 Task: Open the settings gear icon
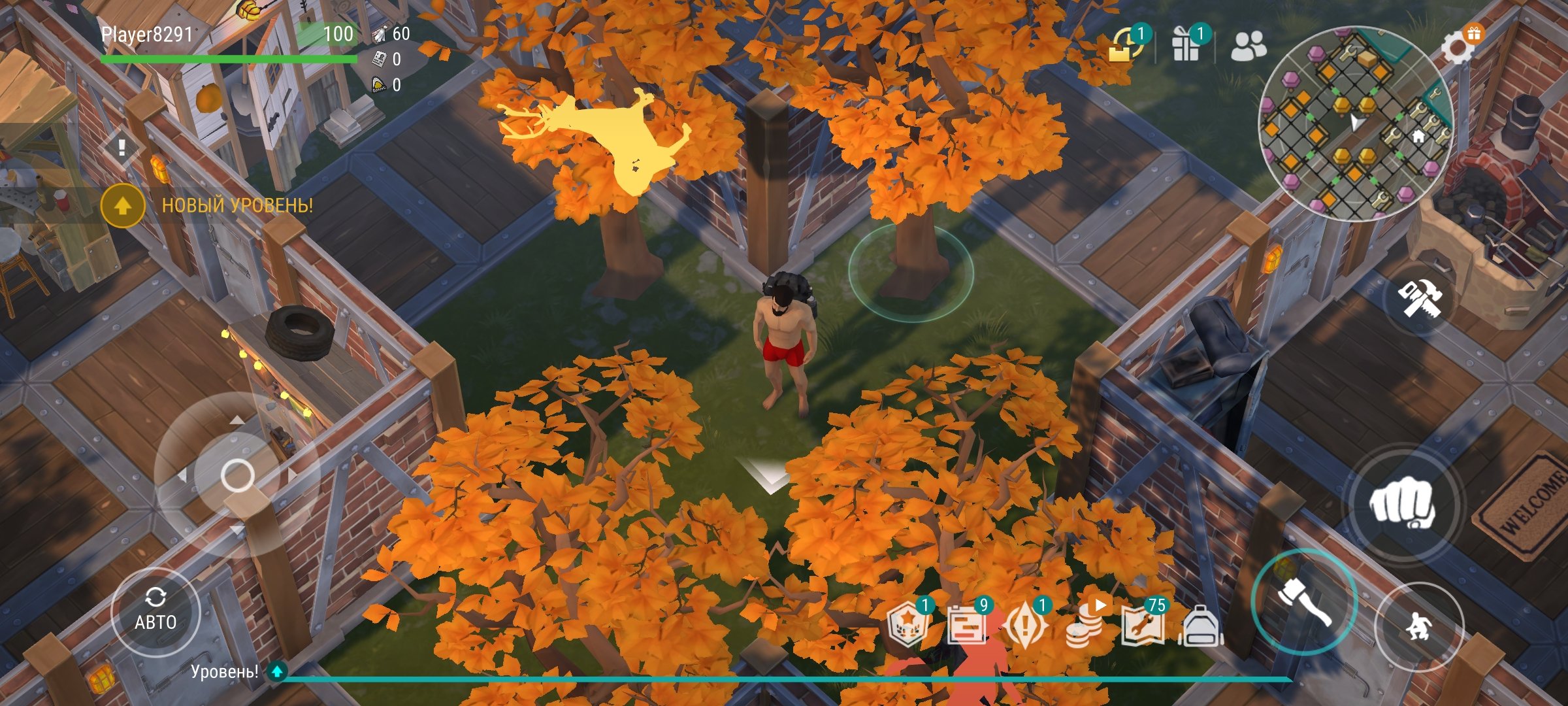point(1458,47)
